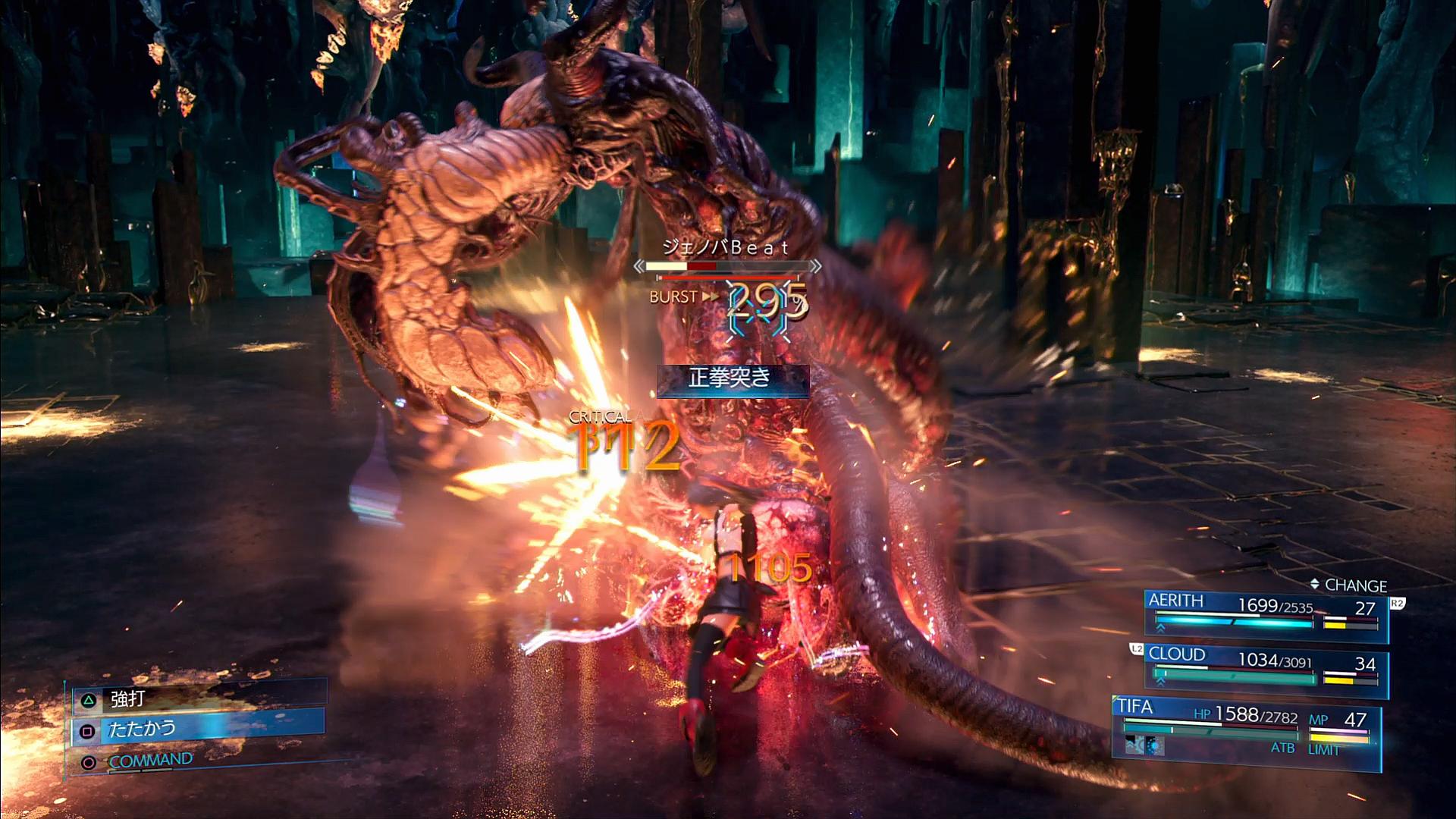
Task: Switch to Cloud's party panel
Action: tap(1265, 669)
